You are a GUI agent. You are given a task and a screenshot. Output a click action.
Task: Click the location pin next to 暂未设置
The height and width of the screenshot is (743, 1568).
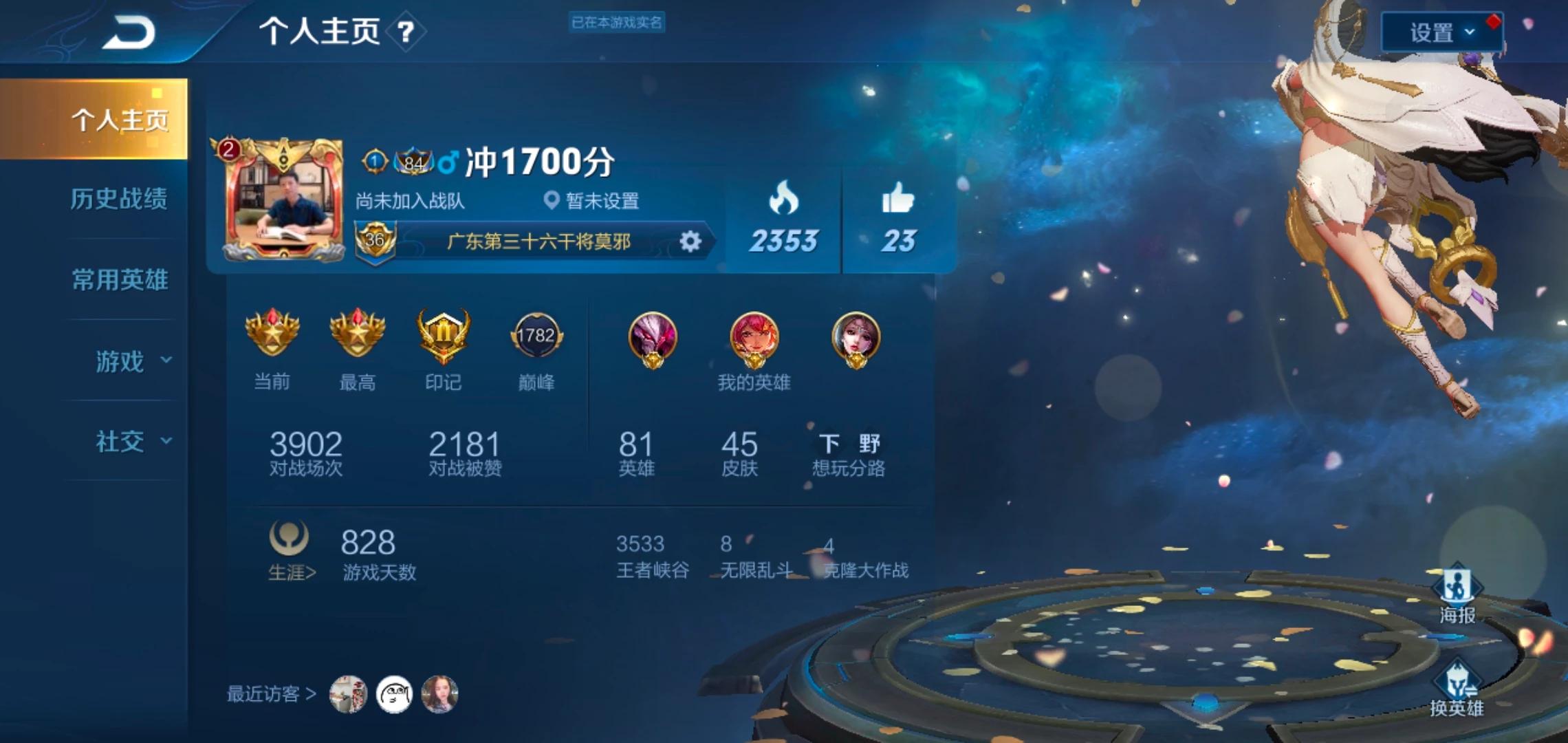[550, 201]
